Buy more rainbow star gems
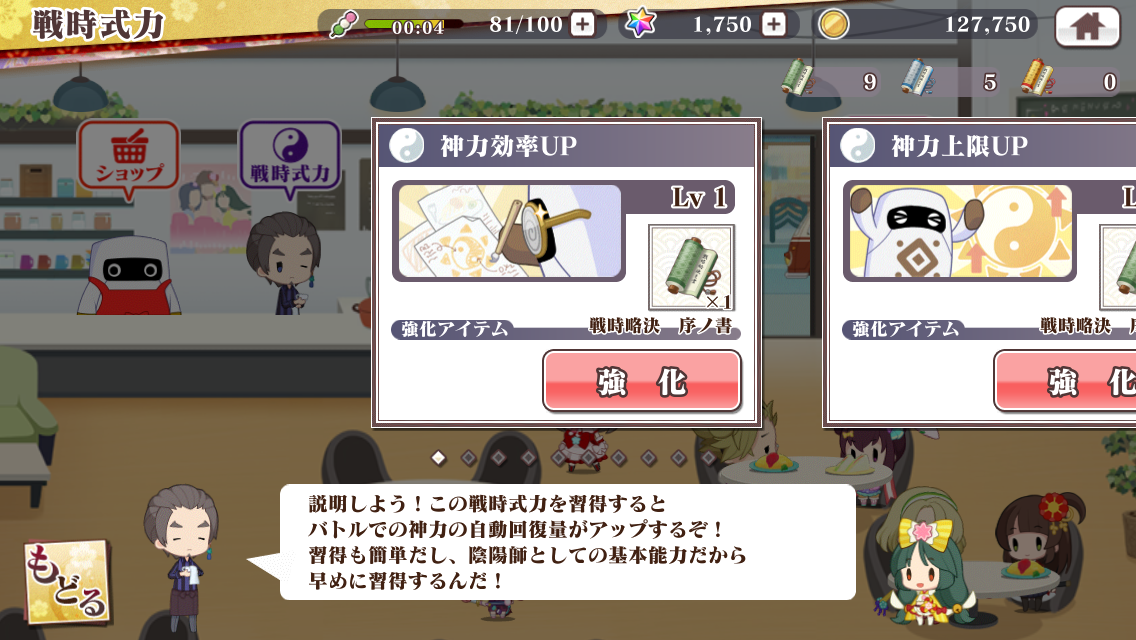The height and width of the screenshot is (640, 1136). [773, 25]
